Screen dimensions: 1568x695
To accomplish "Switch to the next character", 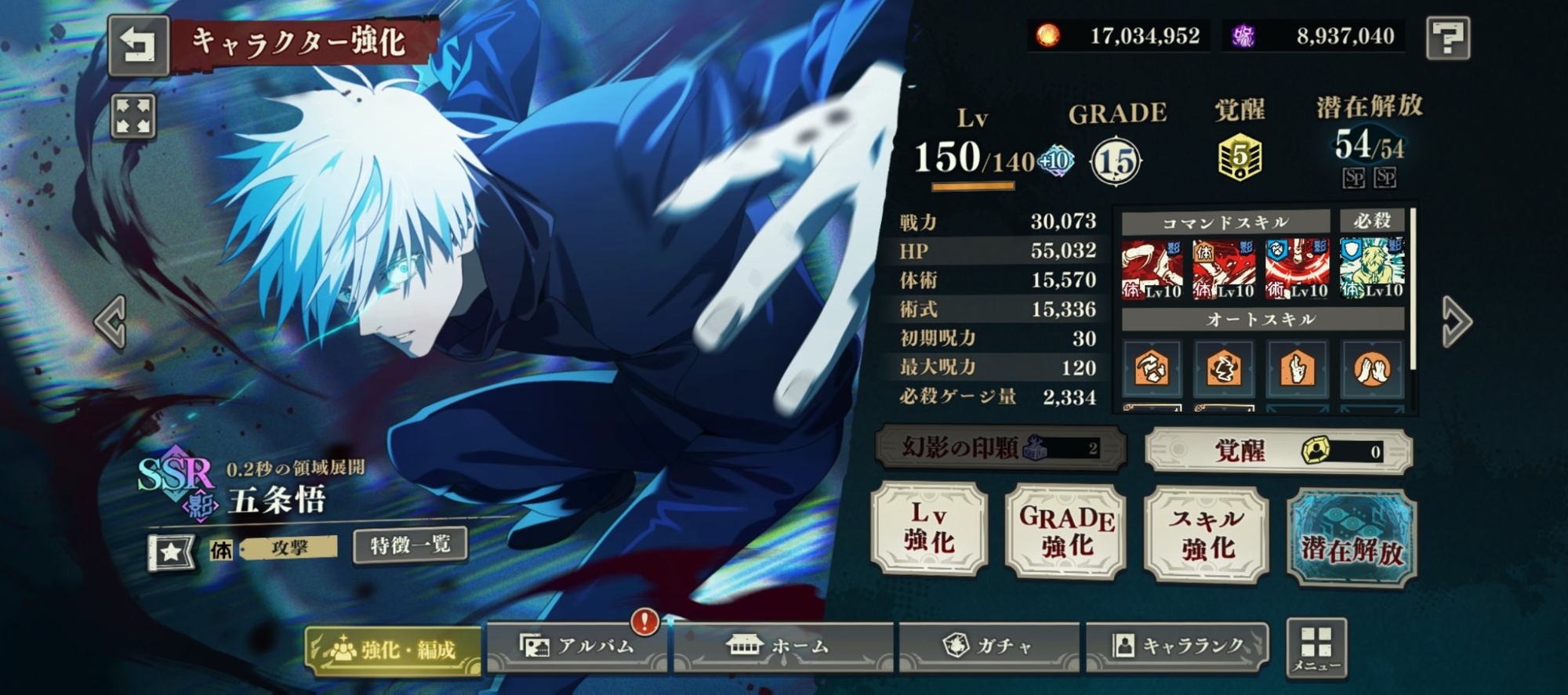I will coord(1457,321).
